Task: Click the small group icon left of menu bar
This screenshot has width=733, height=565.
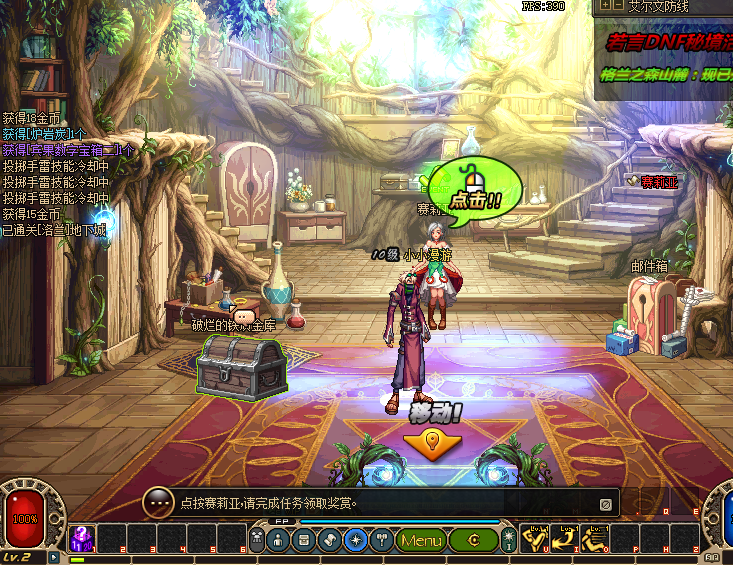Action: click(x=256, y=541)
